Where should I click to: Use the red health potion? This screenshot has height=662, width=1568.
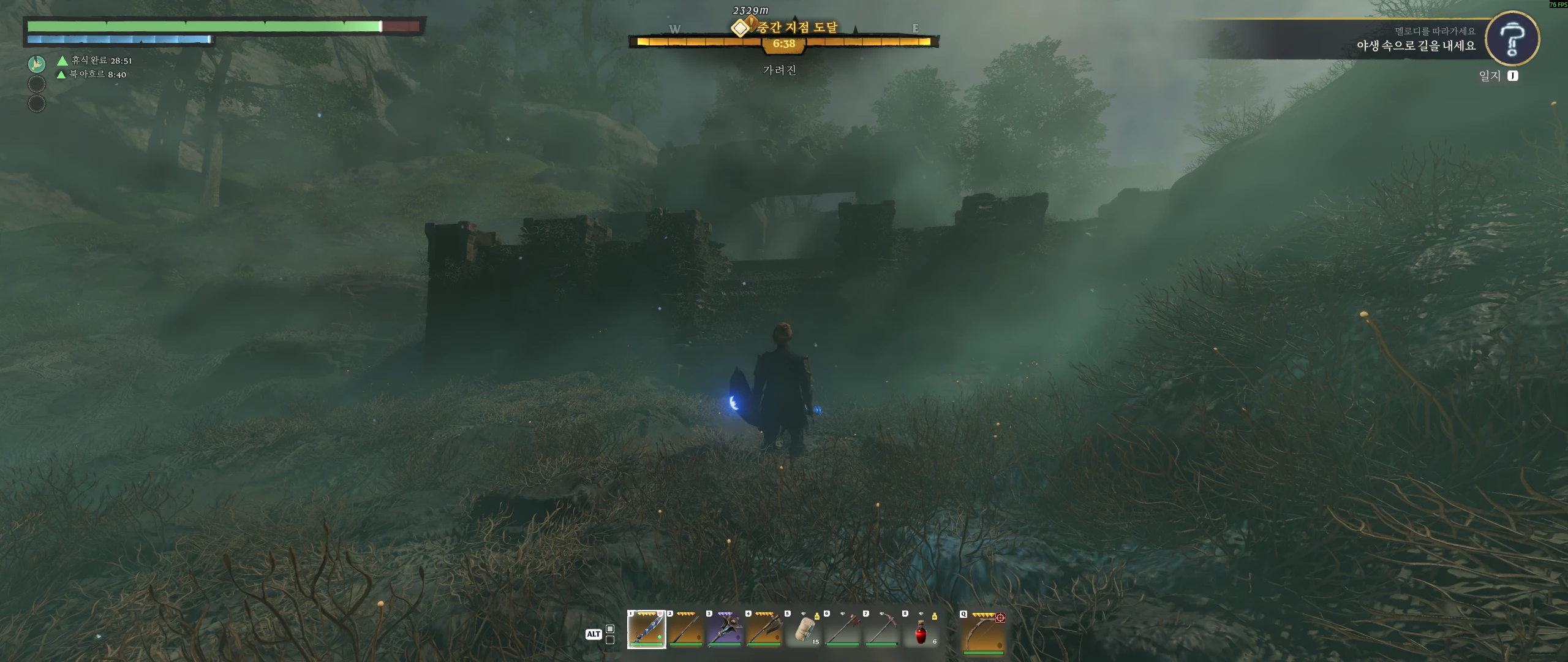921,630
